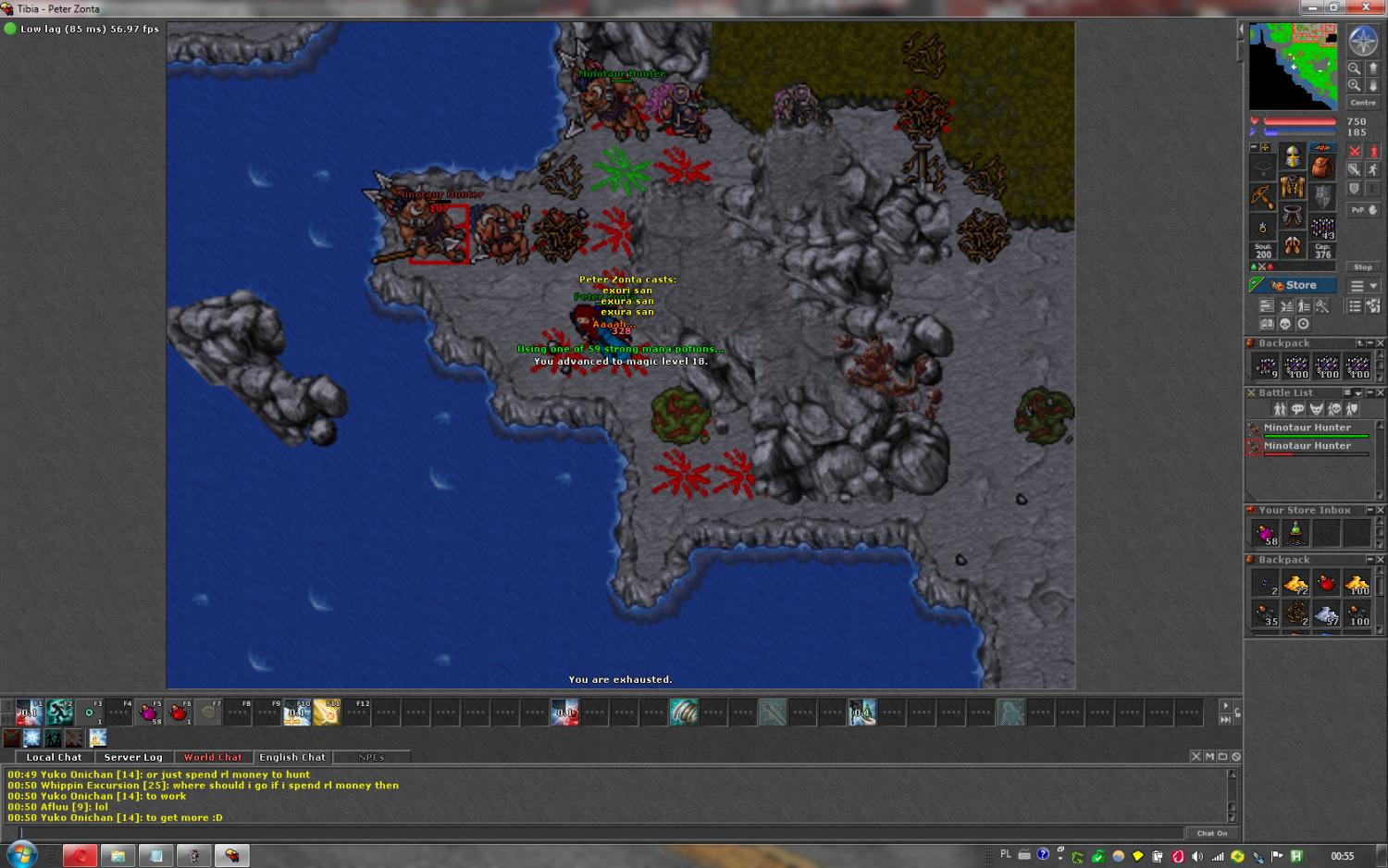The width and height of the screenshot is (1388, 868).
Task: Minimize the Tibia game window
Action: click(x=1311, y=7)
